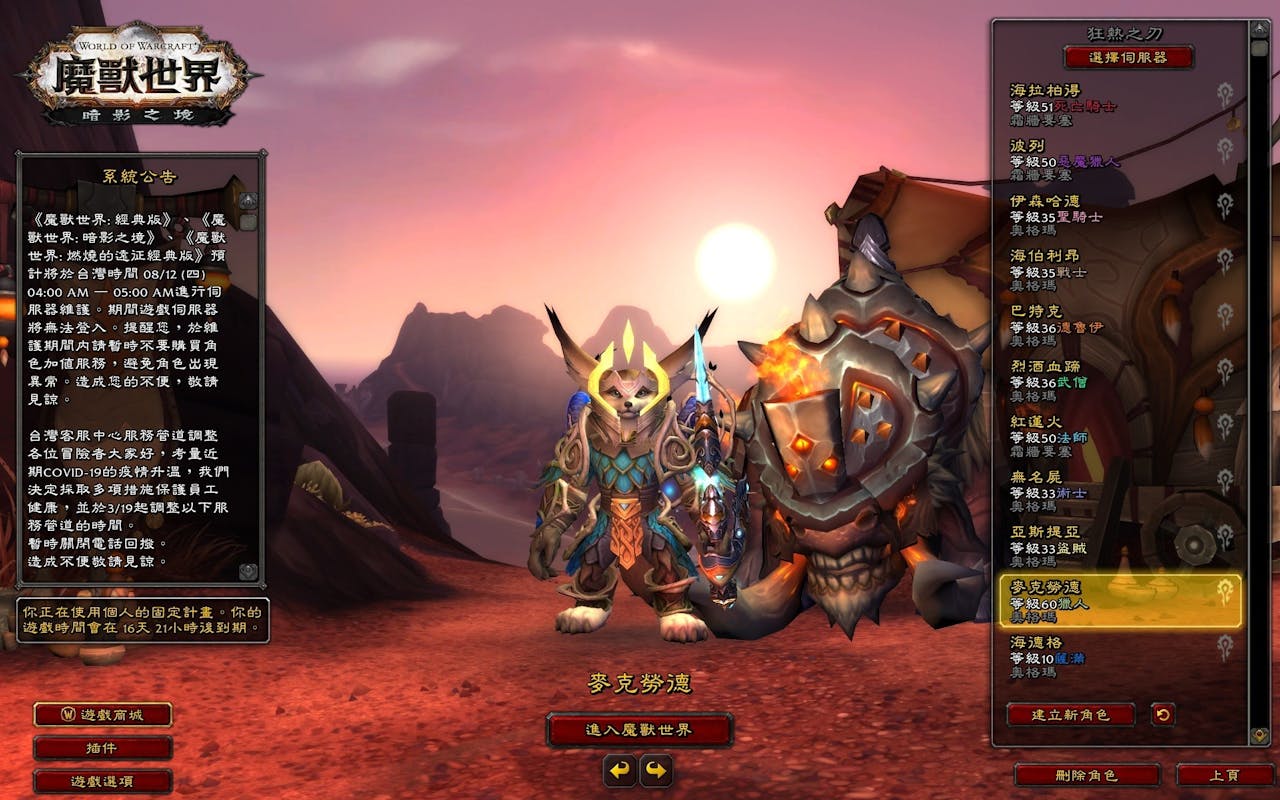The width and height of the screenshot is (1280, 800).
Task: Enter the game with 進入魔獸世界 button
Action: click(x=639, y=730)
